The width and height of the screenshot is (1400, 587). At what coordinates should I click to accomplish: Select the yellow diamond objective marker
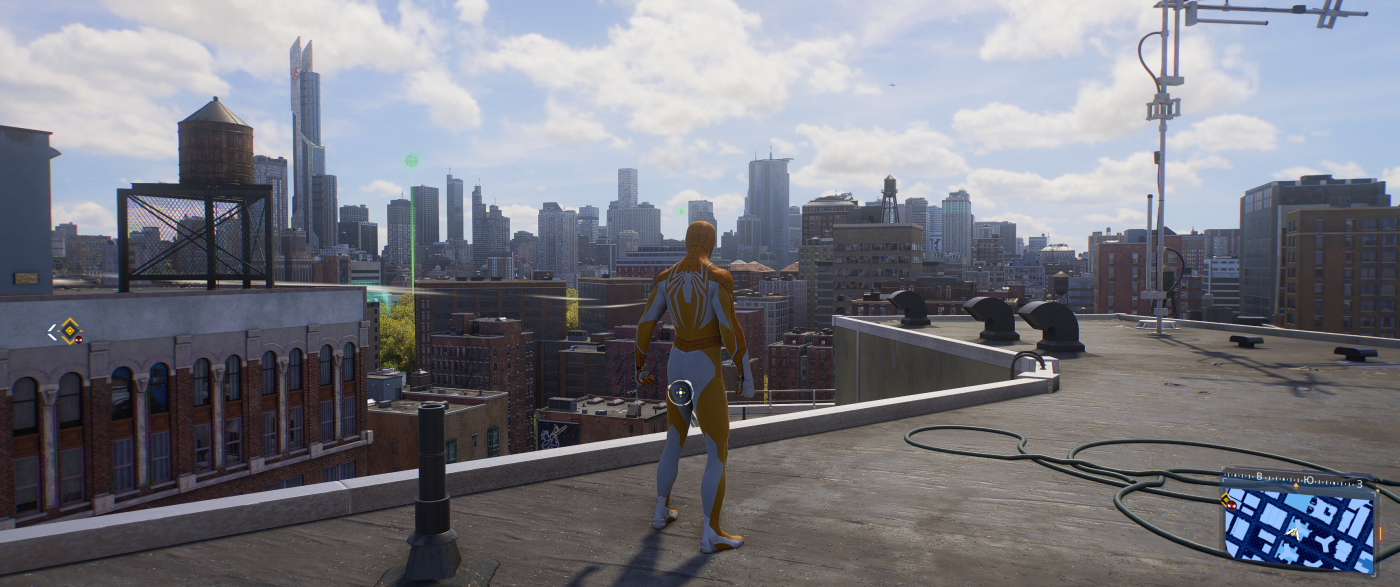pos(68,330)
